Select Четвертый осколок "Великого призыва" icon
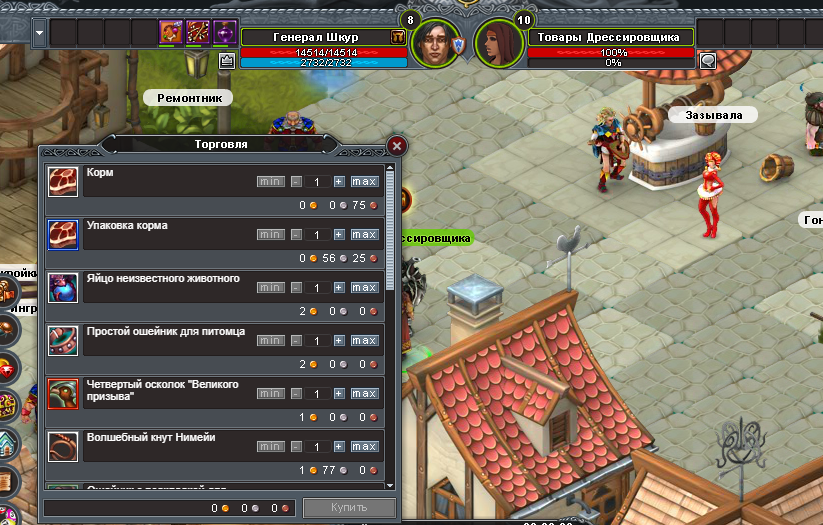Screen dimensions: 823x525 (63, 393)
